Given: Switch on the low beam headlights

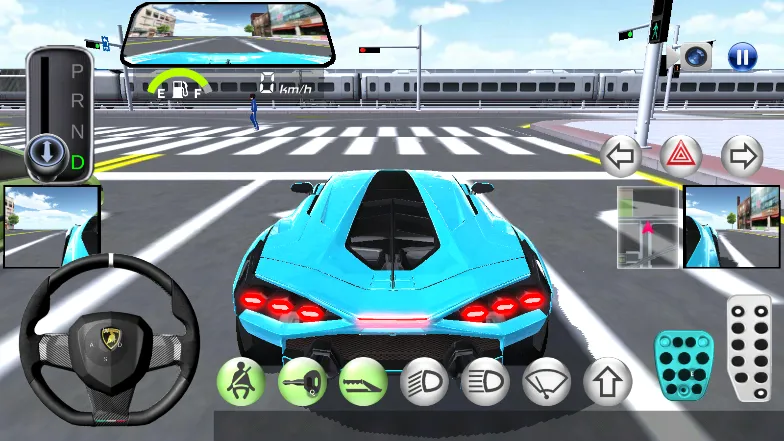Looking at the screenshot, I should click(x=424, y=382).
